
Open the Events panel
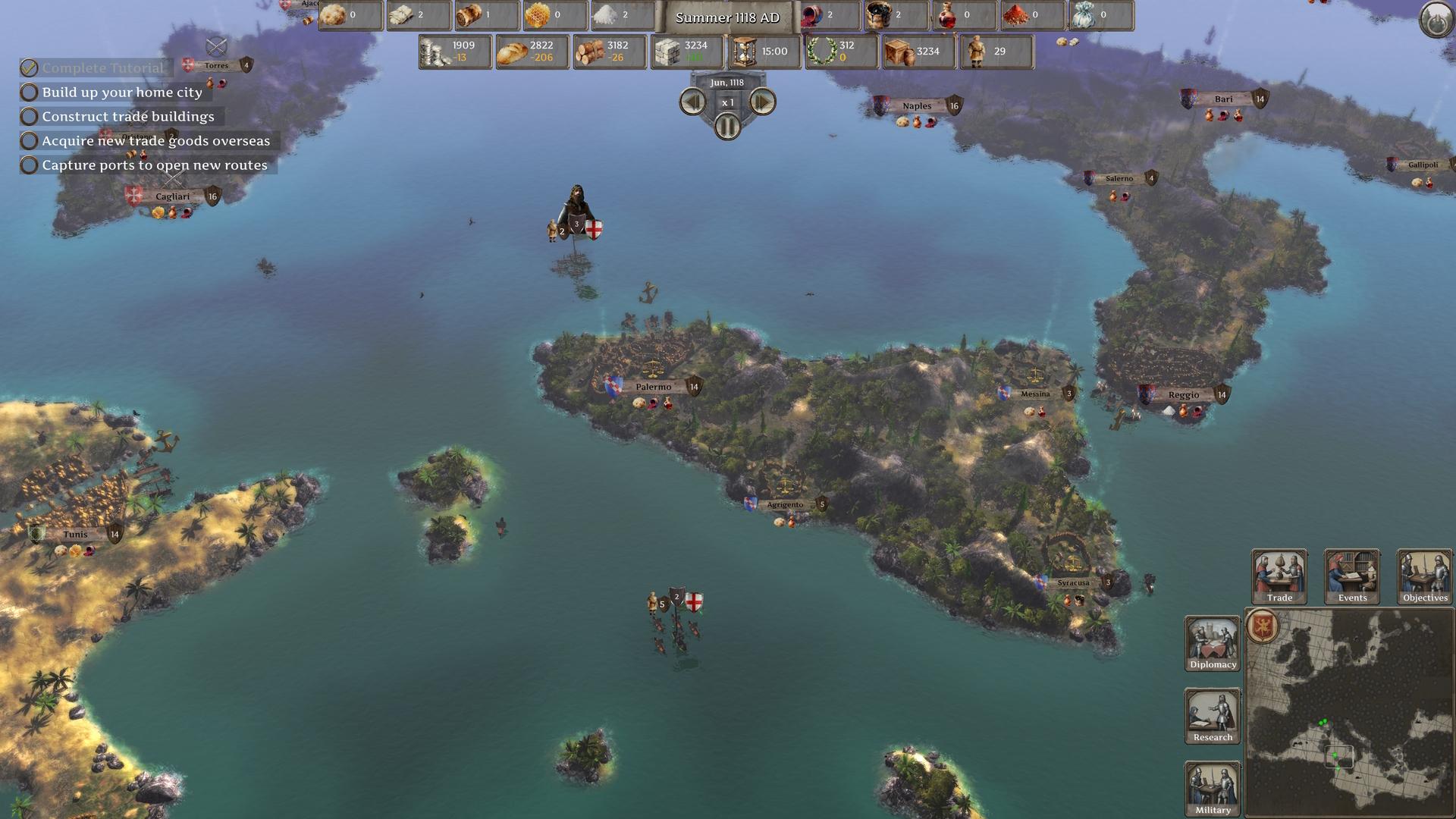click(1351, 575)
